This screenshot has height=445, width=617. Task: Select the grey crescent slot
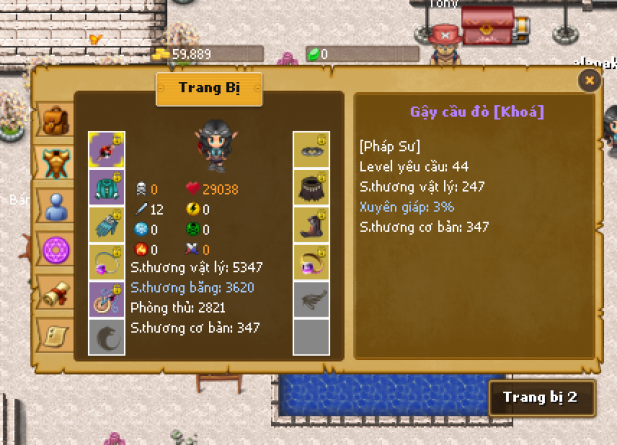[x=106, y=337]
